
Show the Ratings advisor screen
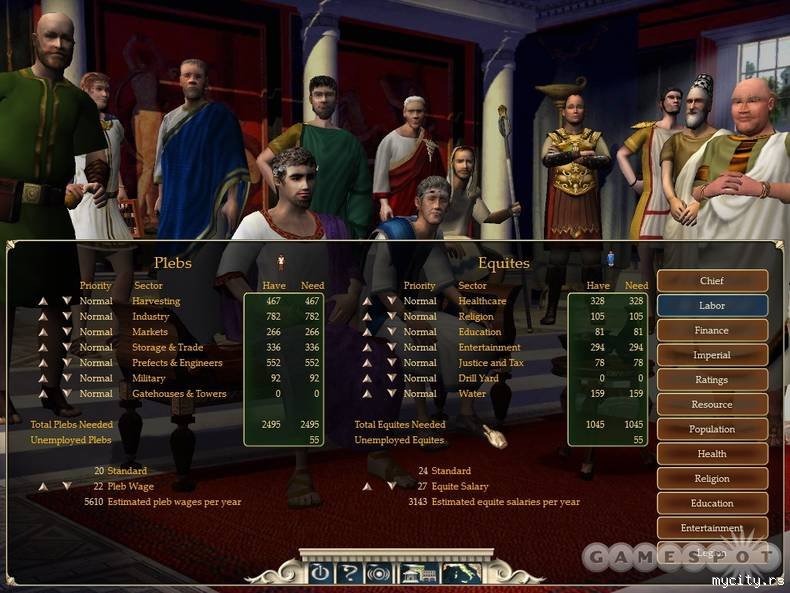(712, 380)
